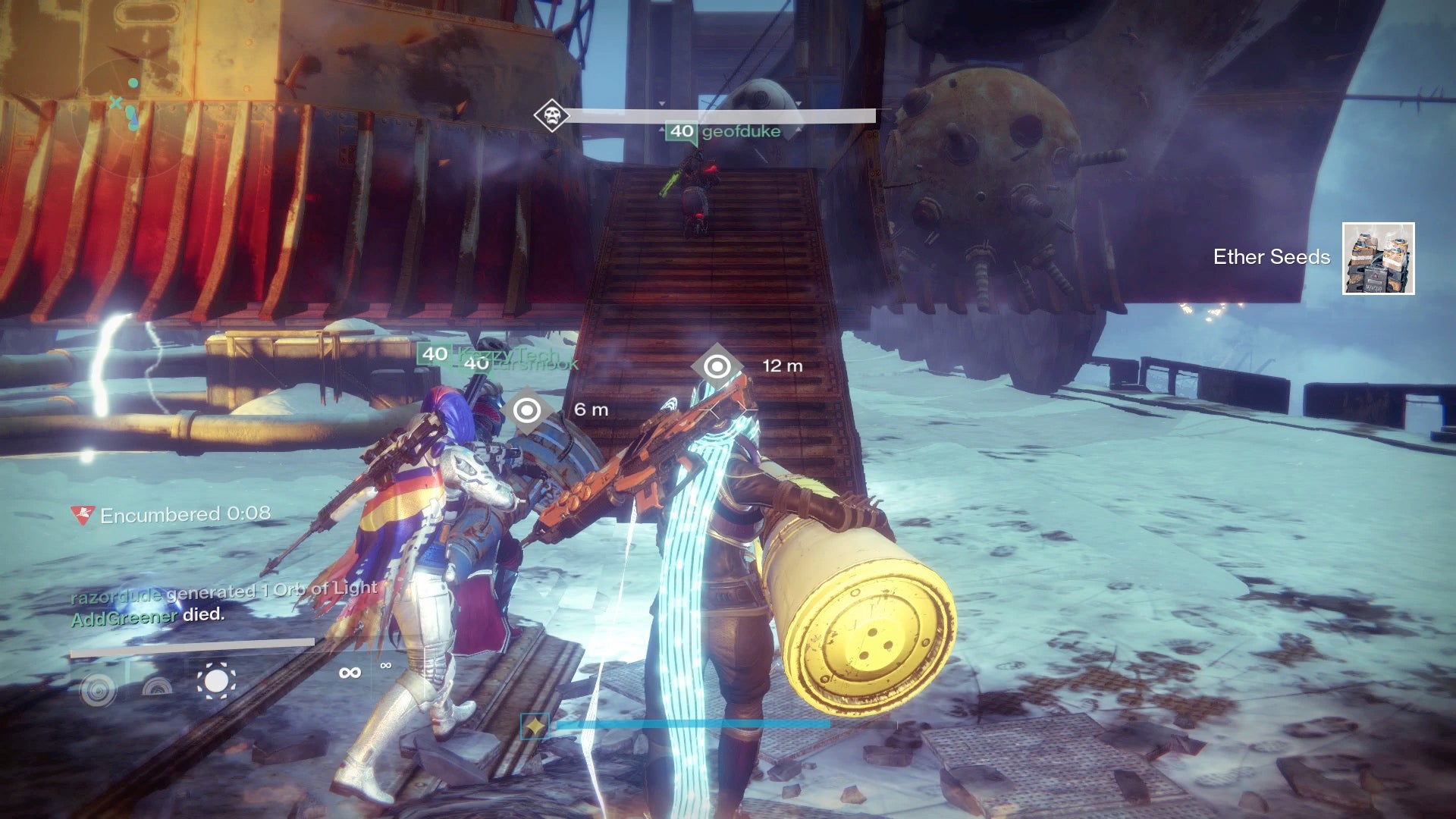Click the Ether Seeds label
The image size is (1456, 819).
pyautogui.click(x=1271, y=257)
